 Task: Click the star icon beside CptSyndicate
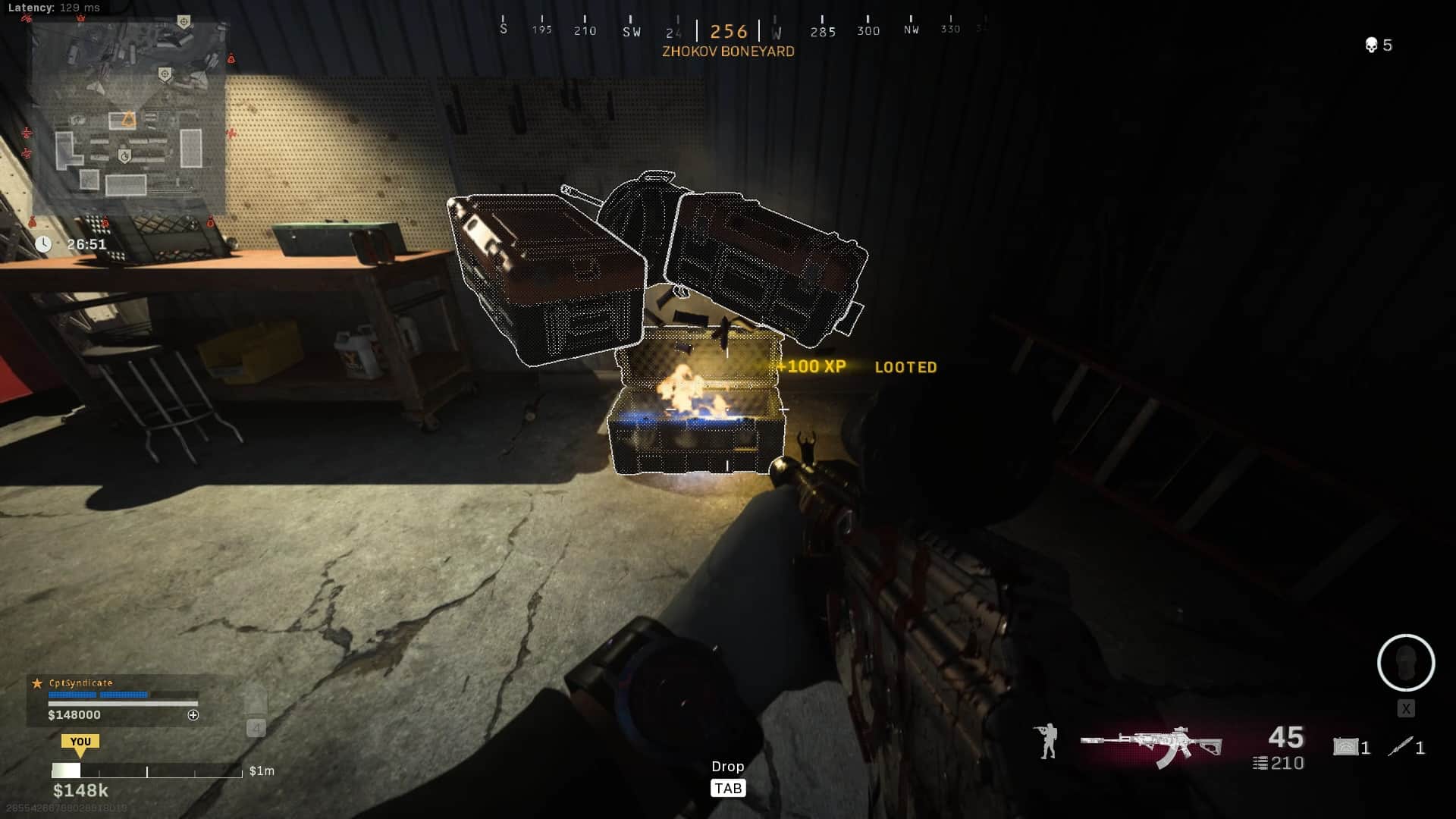pos(36,683)
